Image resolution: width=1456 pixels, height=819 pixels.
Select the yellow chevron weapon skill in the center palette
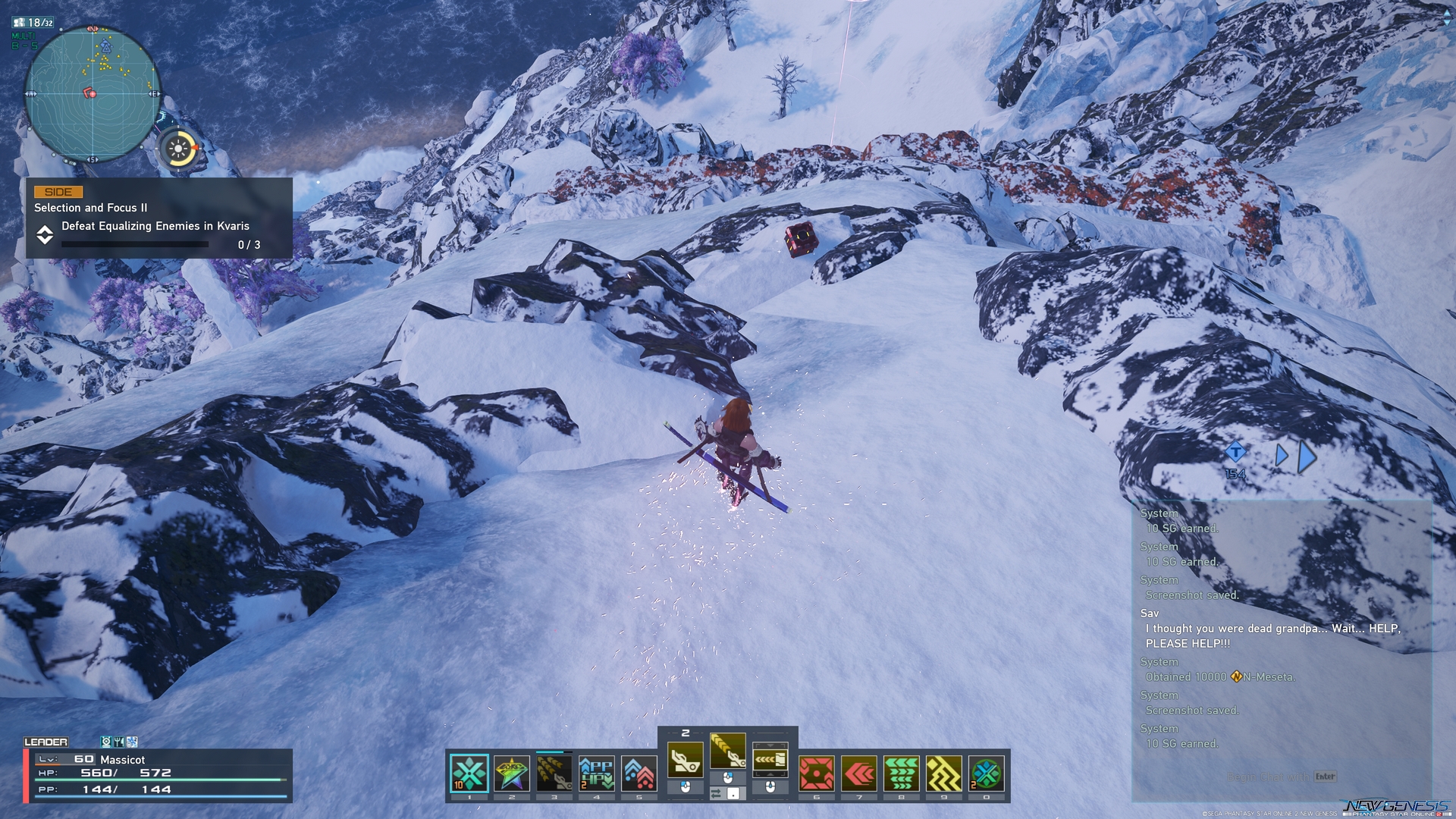click(x=727, y=751)
